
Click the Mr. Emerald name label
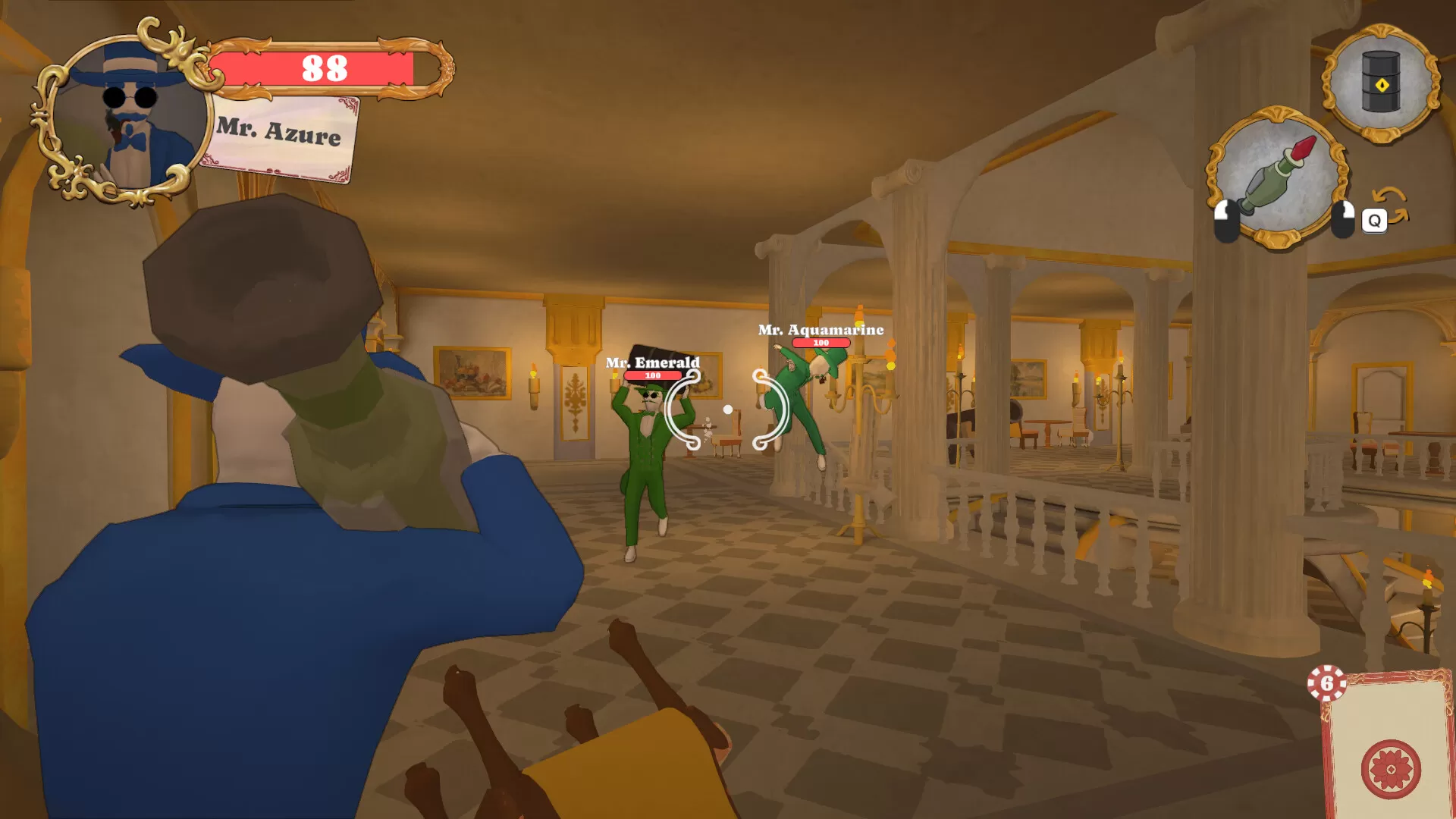tap(653, 362)
